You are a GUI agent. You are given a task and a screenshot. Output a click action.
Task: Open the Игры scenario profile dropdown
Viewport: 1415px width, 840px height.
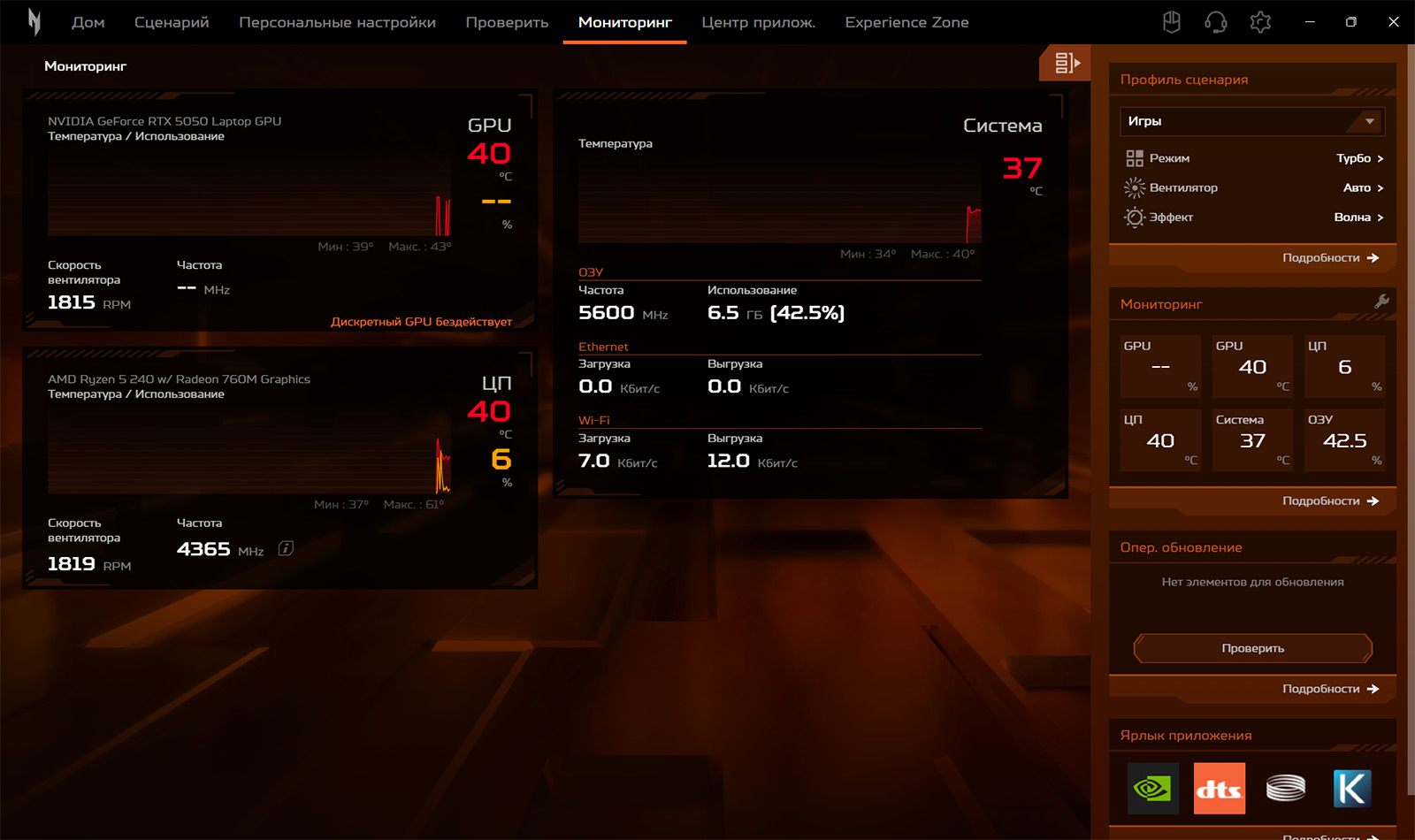[x=1251, y=121]
